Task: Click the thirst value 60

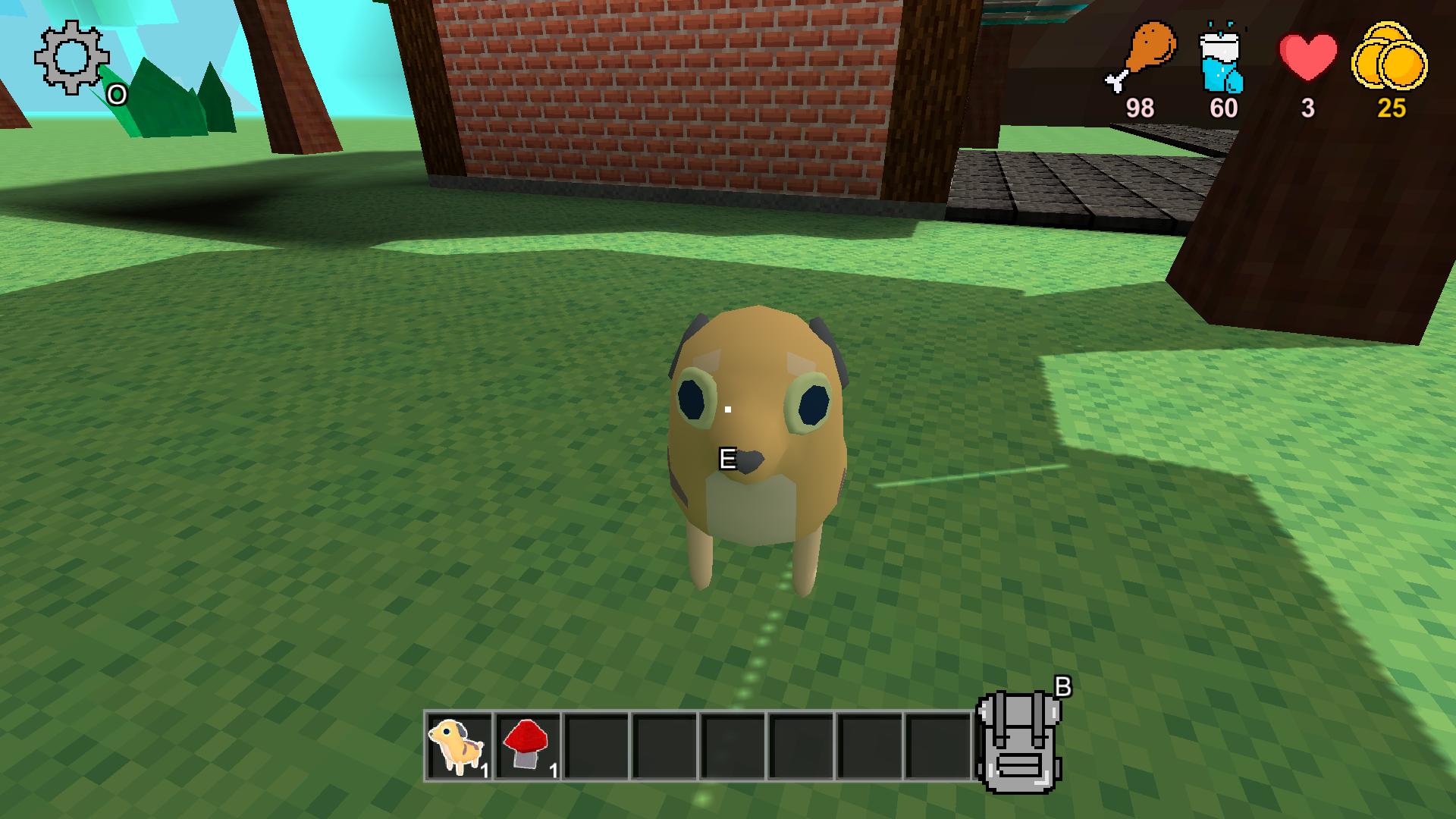Action: click(1224, 107)
